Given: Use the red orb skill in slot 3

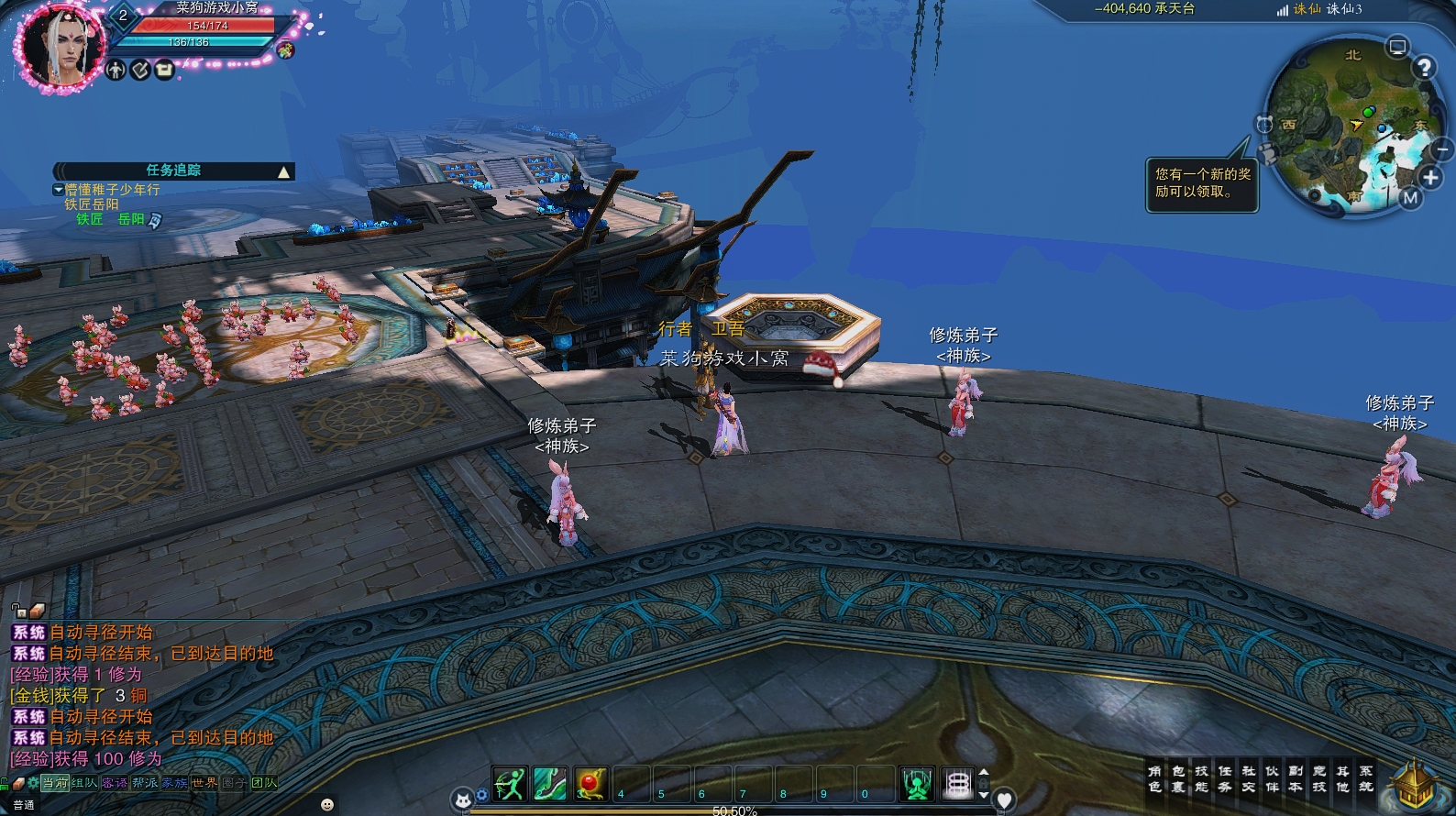Looking at the screenshot, I should (x=590, y=784).
